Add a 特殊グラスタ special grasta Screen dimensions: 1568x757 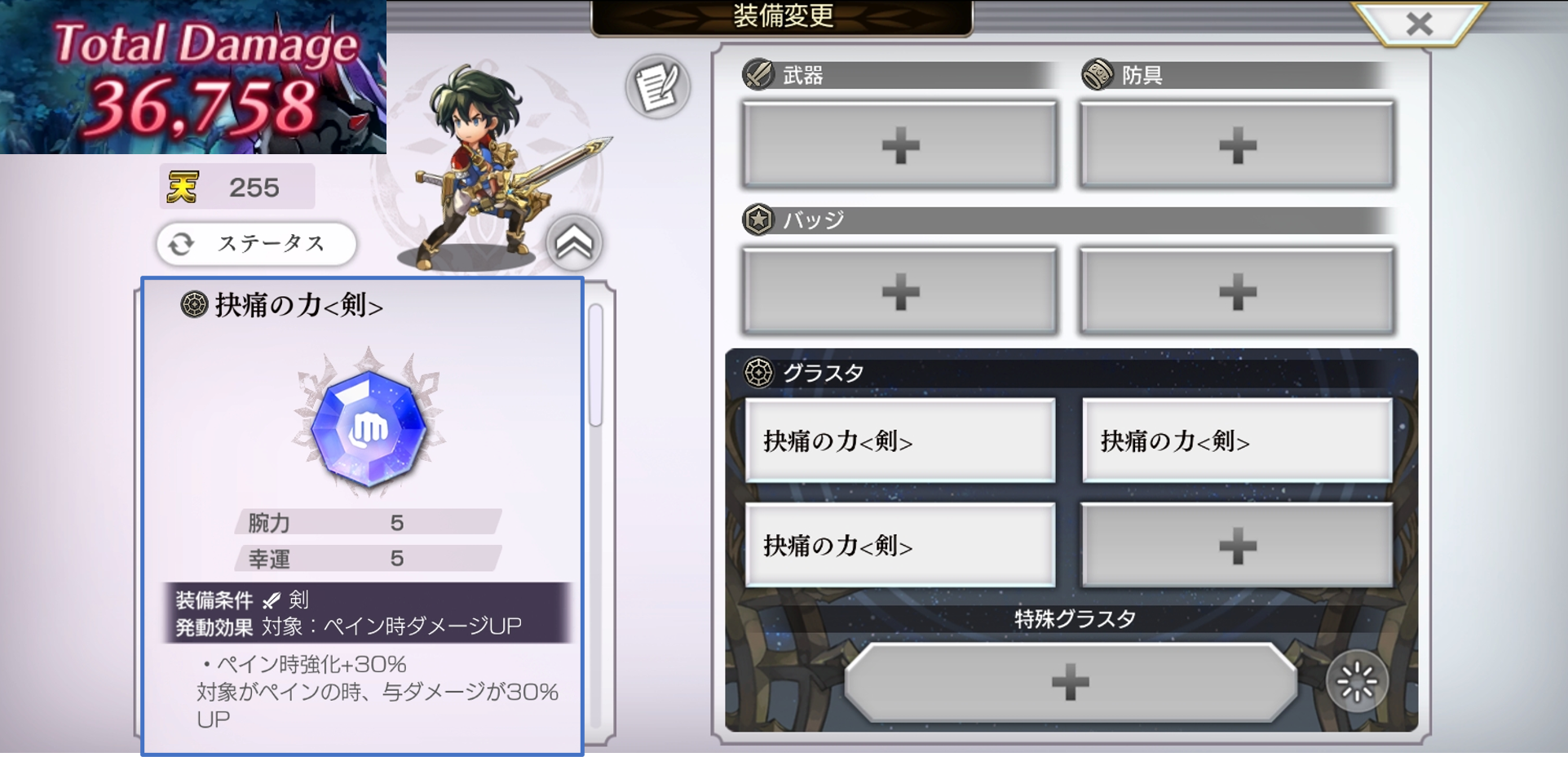(1070, 682)
